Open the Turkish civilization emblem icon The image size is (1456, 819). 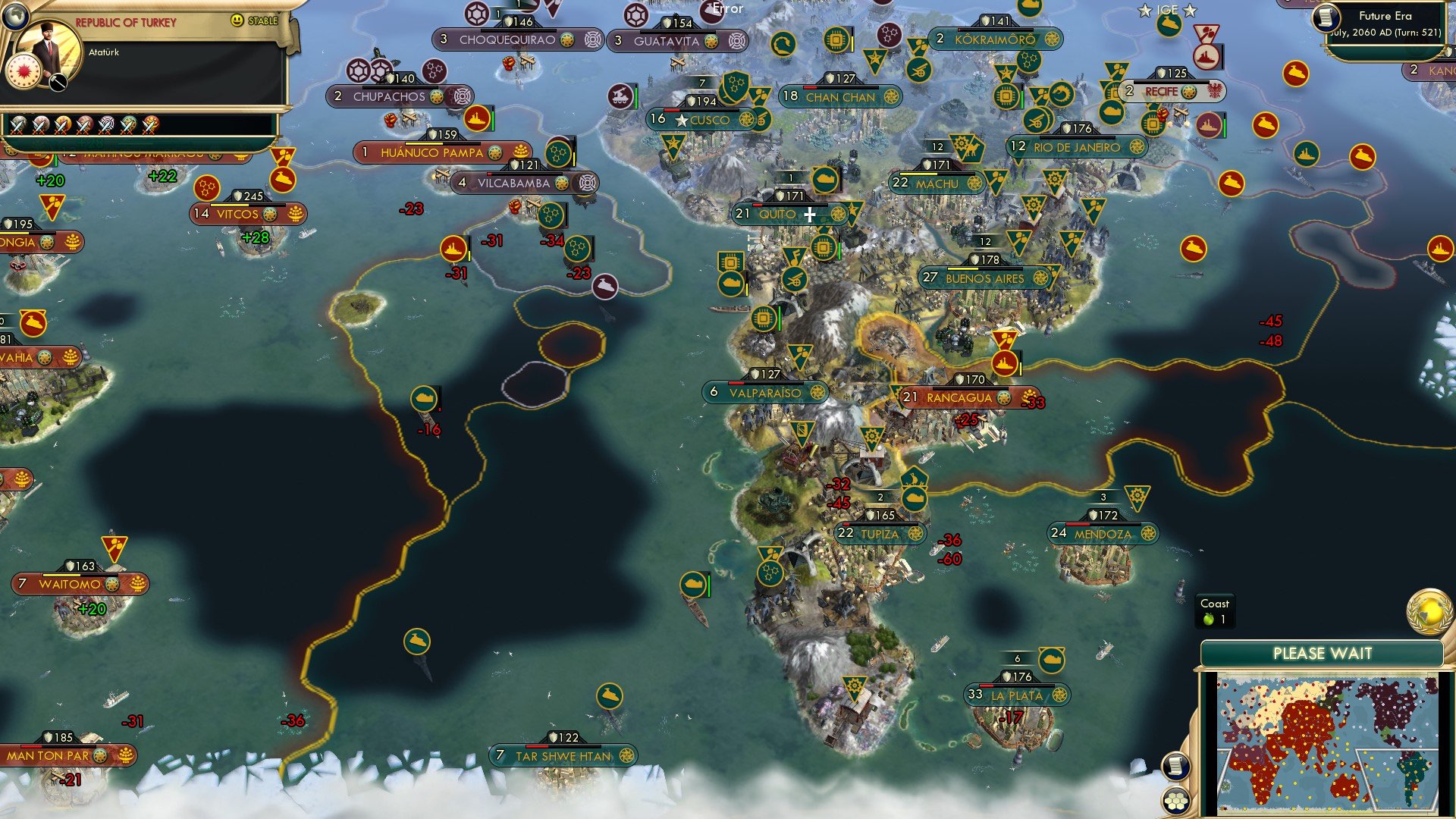[23, 71]
